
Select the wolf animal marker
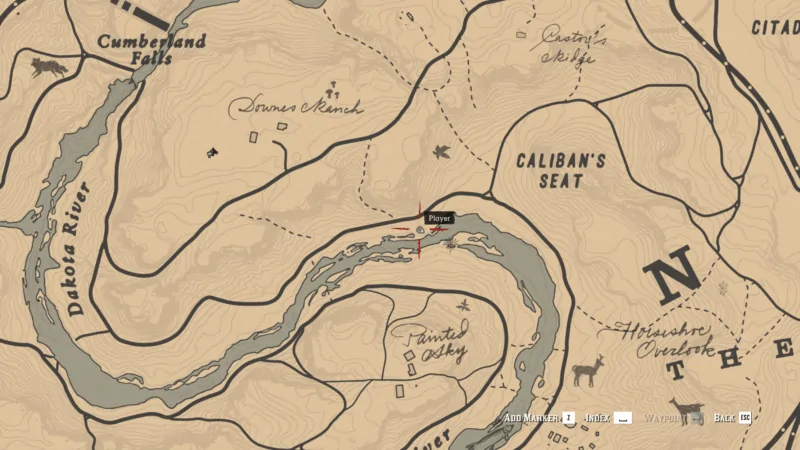tap(47, 67)
